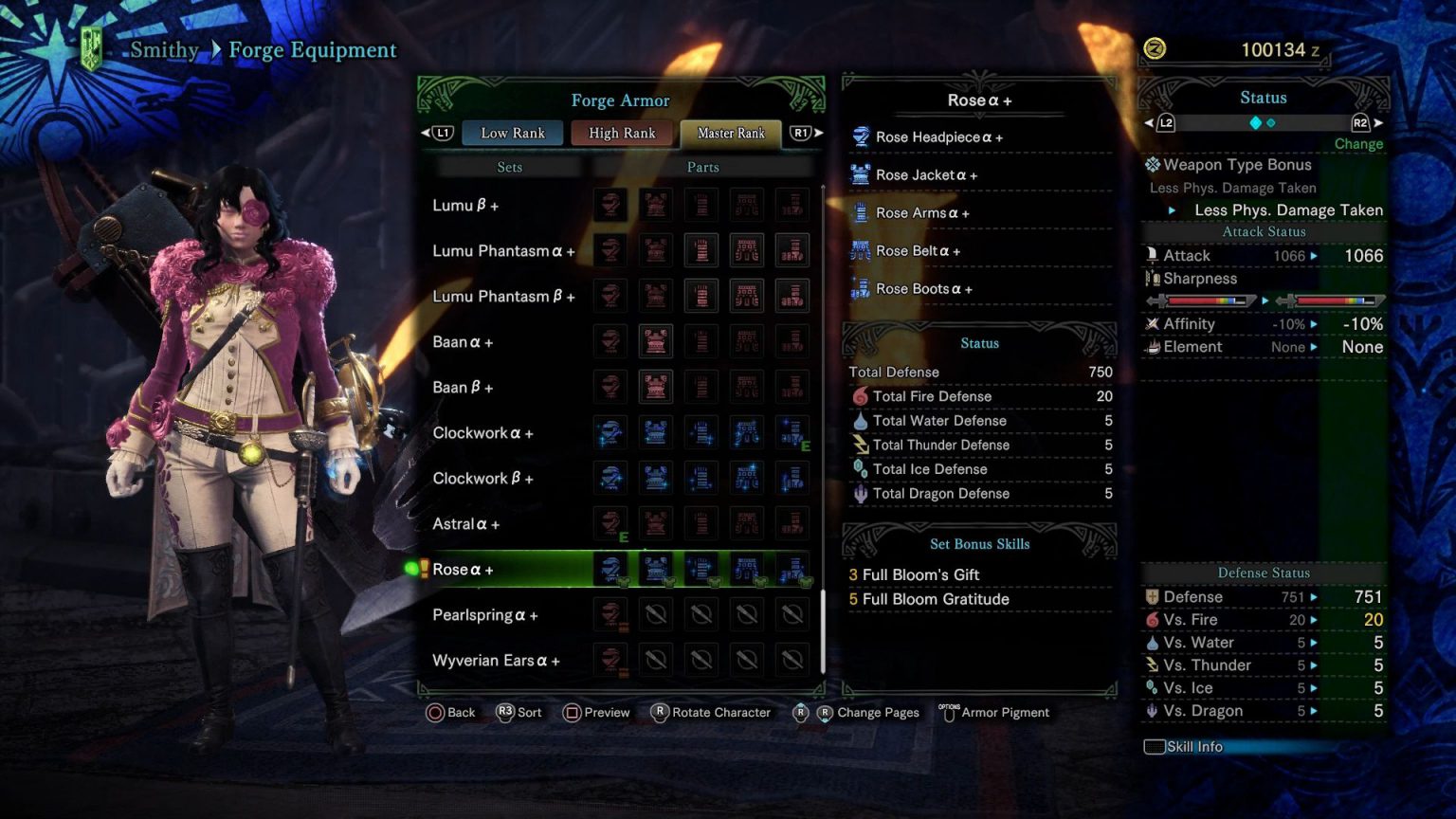Select the Baan β + chest piece icon
The width and height of the screenshot is (1456, 819).
(655, 387)
